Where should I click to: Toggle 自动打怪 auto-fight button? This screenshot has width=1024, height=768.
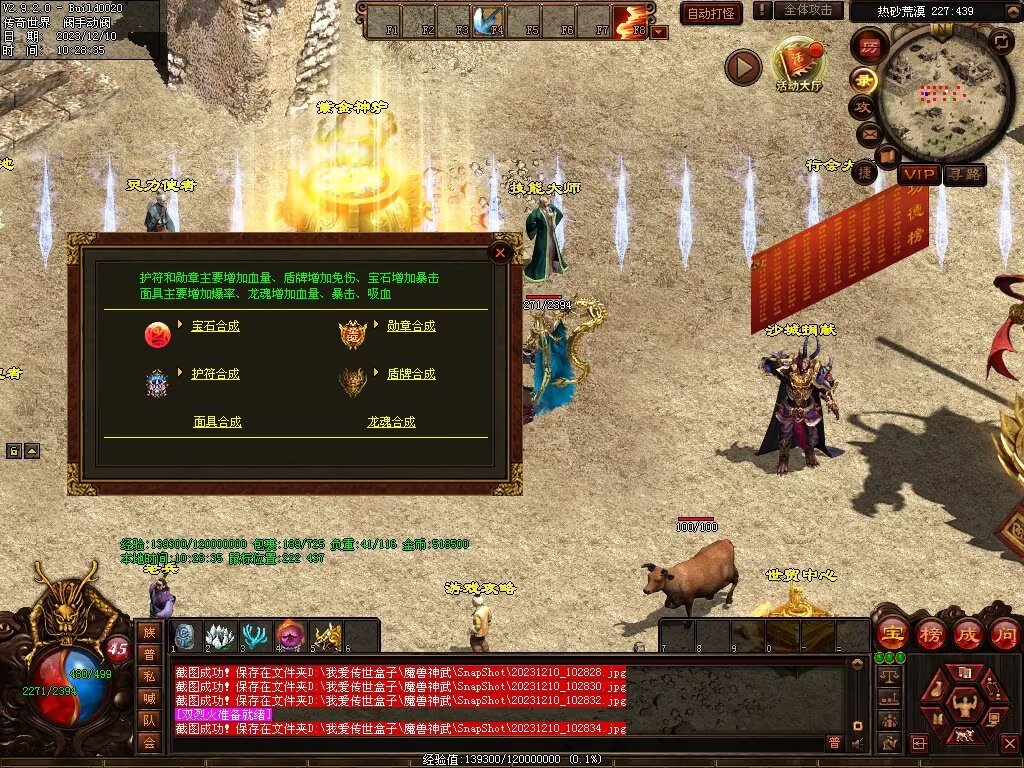pos(710,13)
